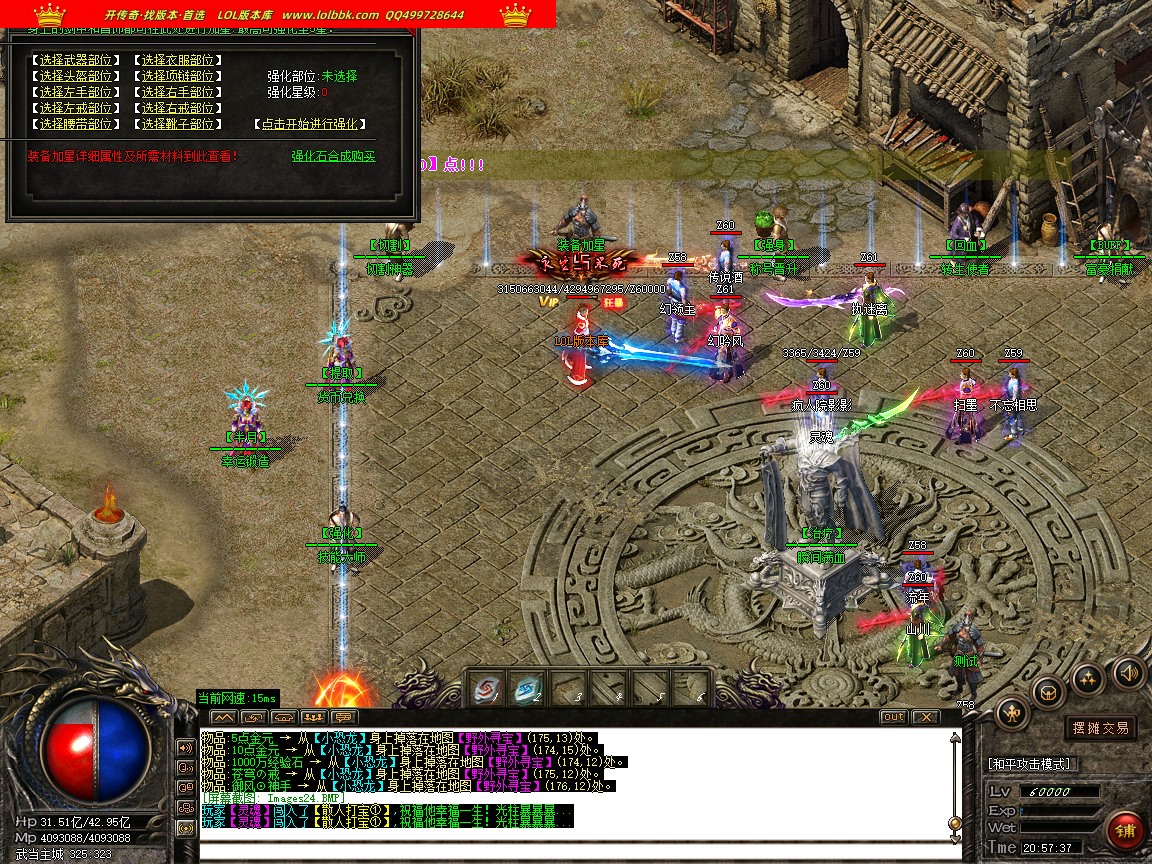
Task: Open the skills sparkle icon
Action: point(1088,679)
